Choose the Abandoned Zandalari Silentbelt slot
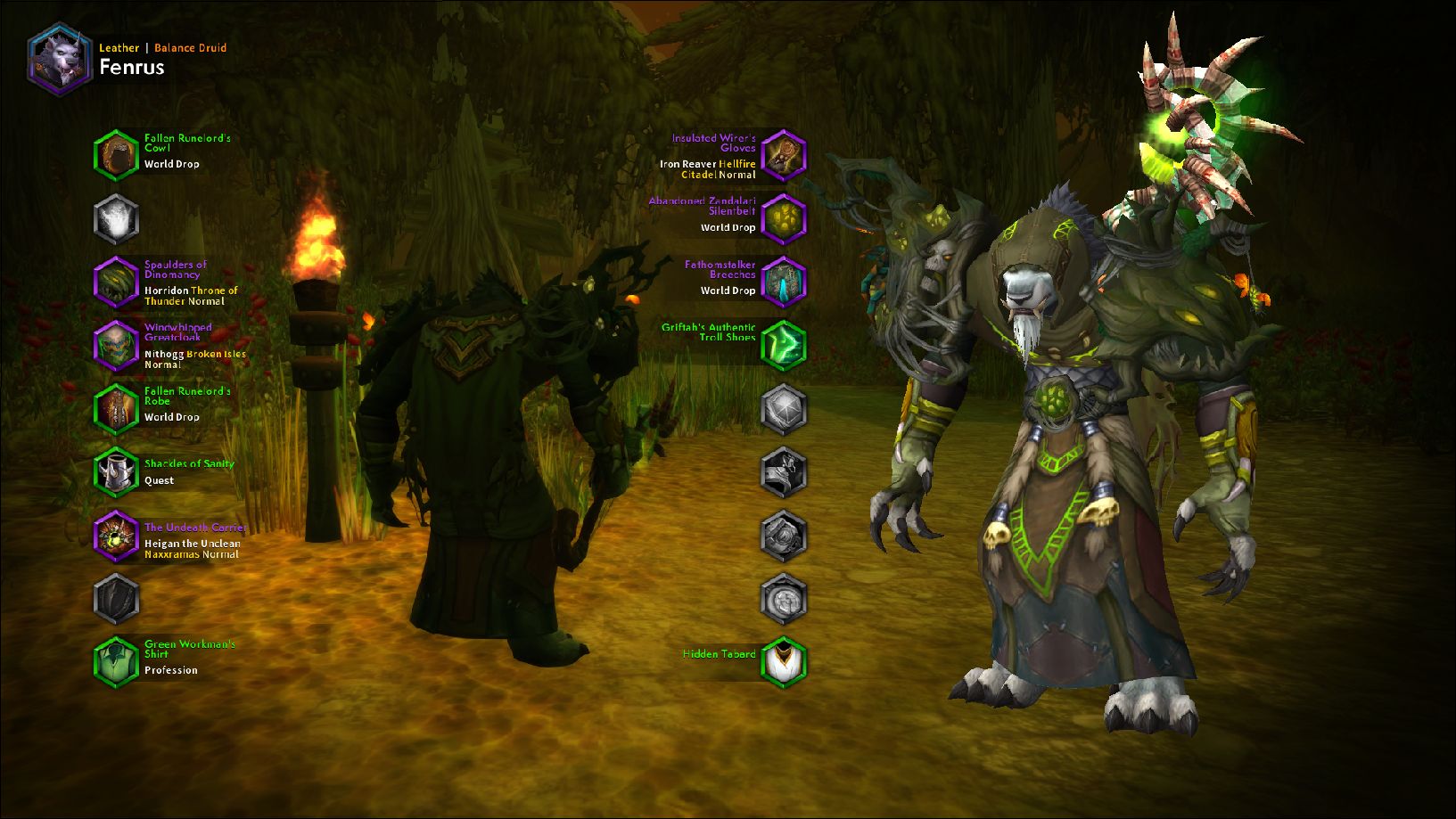The image size is (1456, 819). point(784,218)
